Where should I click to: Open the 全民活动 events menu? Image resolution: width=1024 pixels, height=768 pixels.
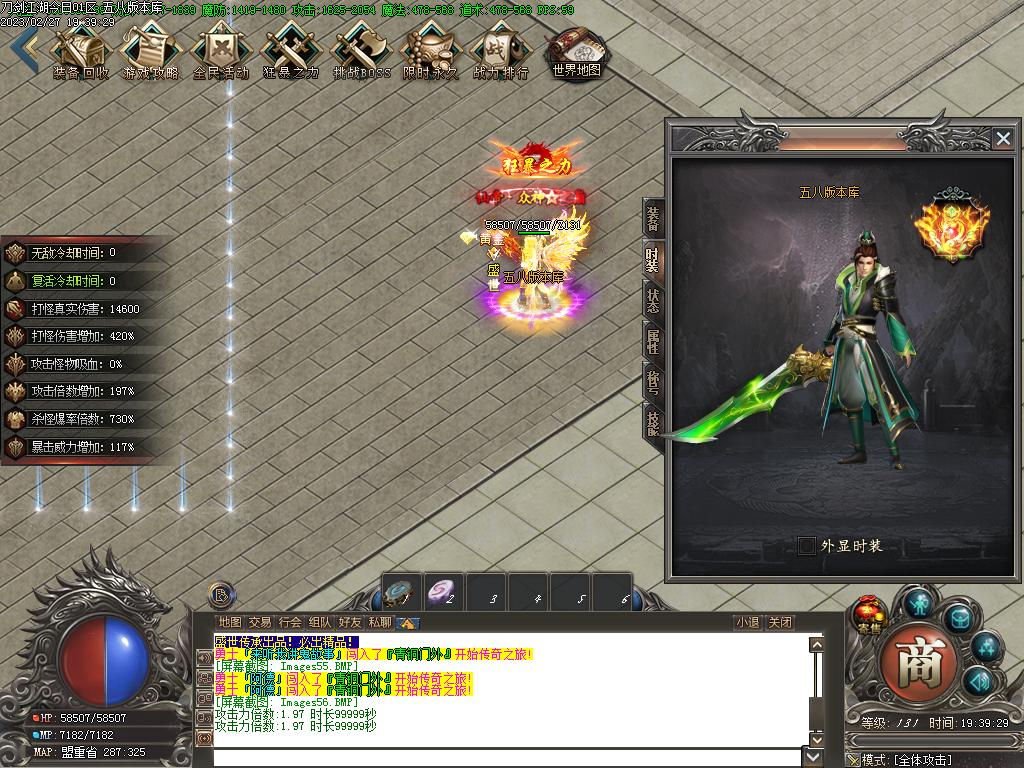pos(220,50)
